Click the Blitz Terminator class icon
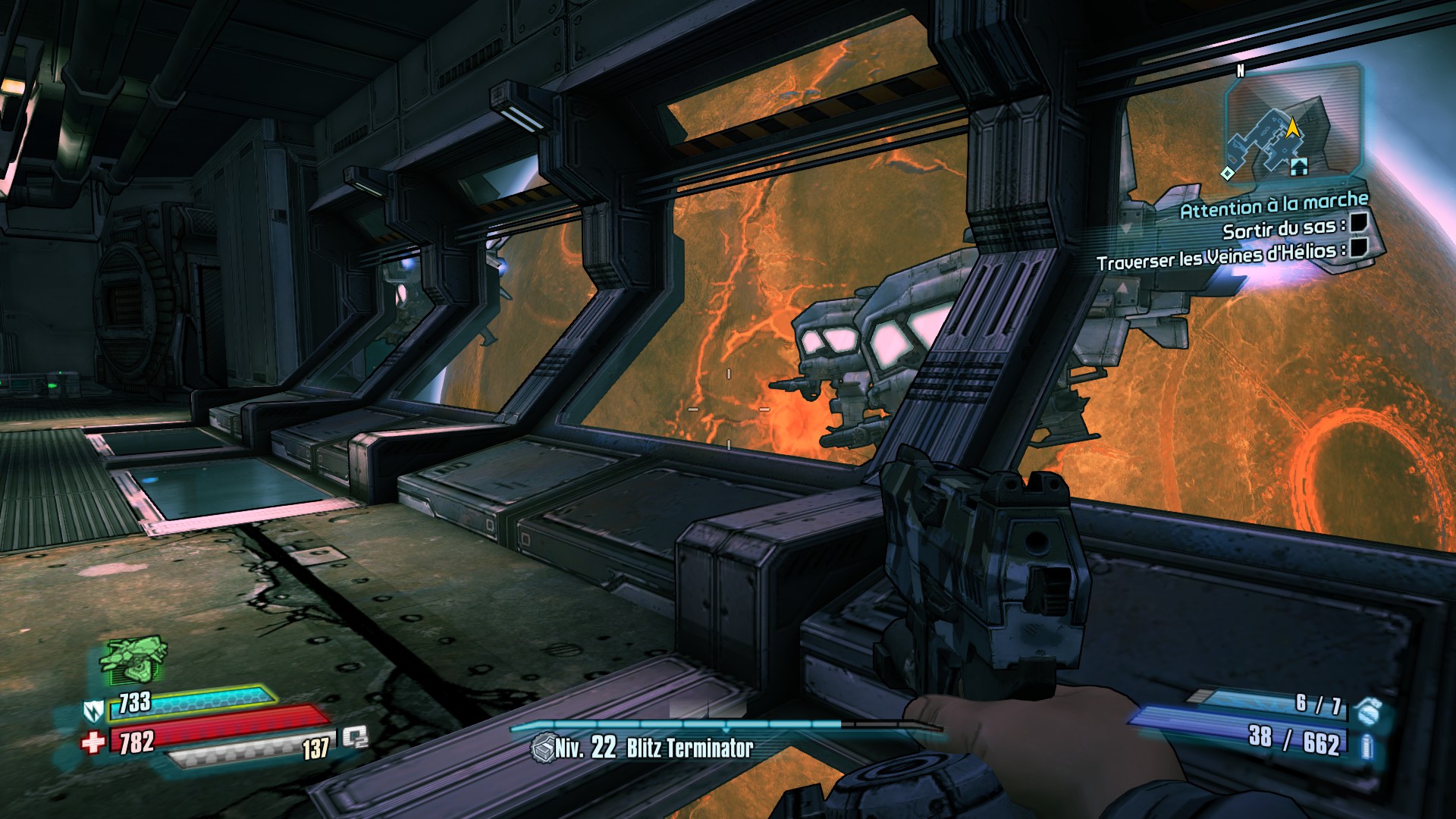This screenshot has height=819, width=1456. click(x=543, y=748)
